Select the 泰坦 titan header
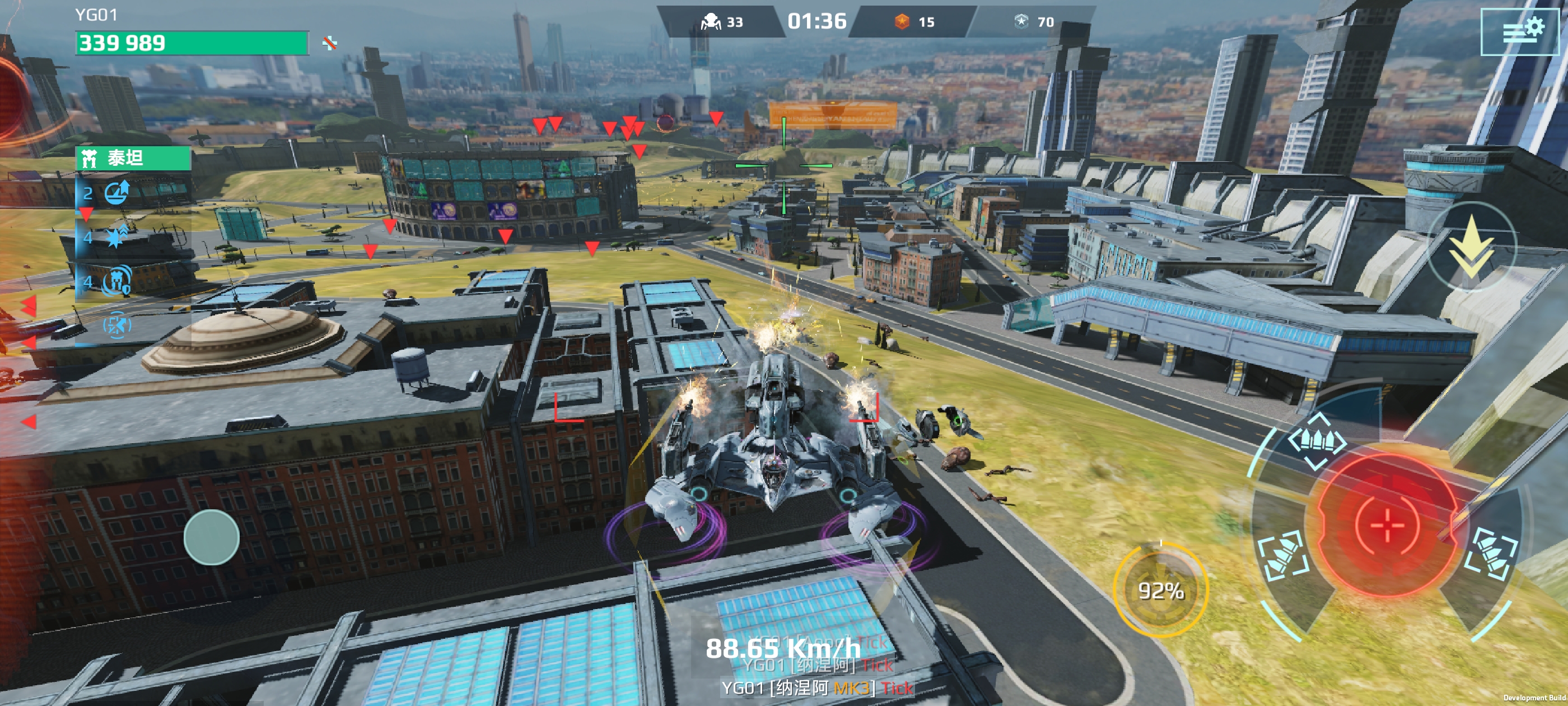The width and height of the screenshot is (1568, 706). point(133,159)
